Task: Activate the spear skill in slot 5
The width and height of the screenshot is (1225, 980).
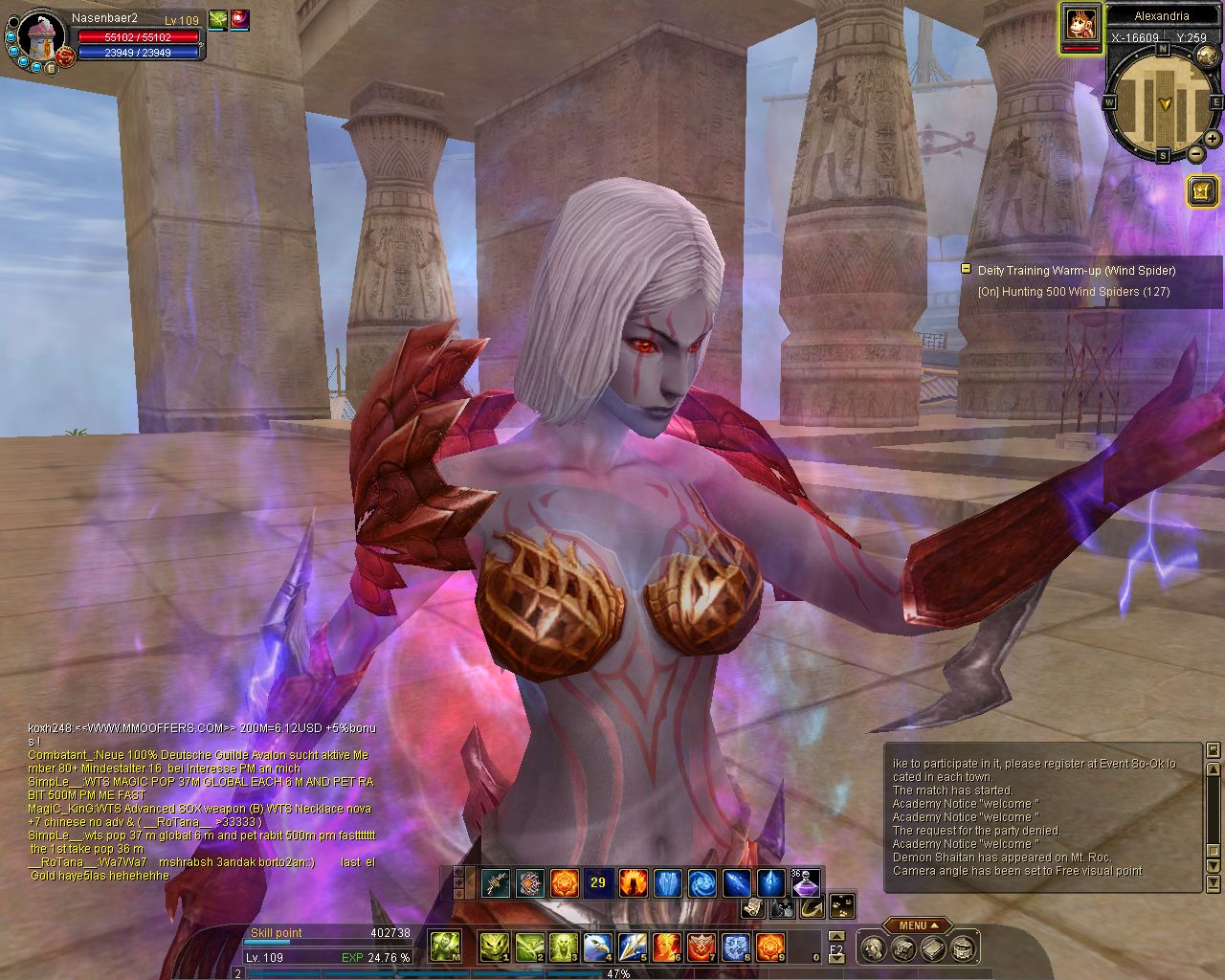Action: 632,947
